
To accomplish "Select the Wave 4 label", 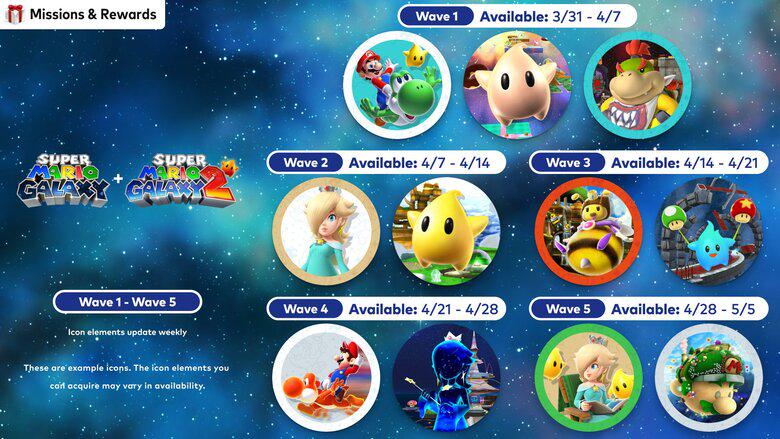I will tap(305, 309).
